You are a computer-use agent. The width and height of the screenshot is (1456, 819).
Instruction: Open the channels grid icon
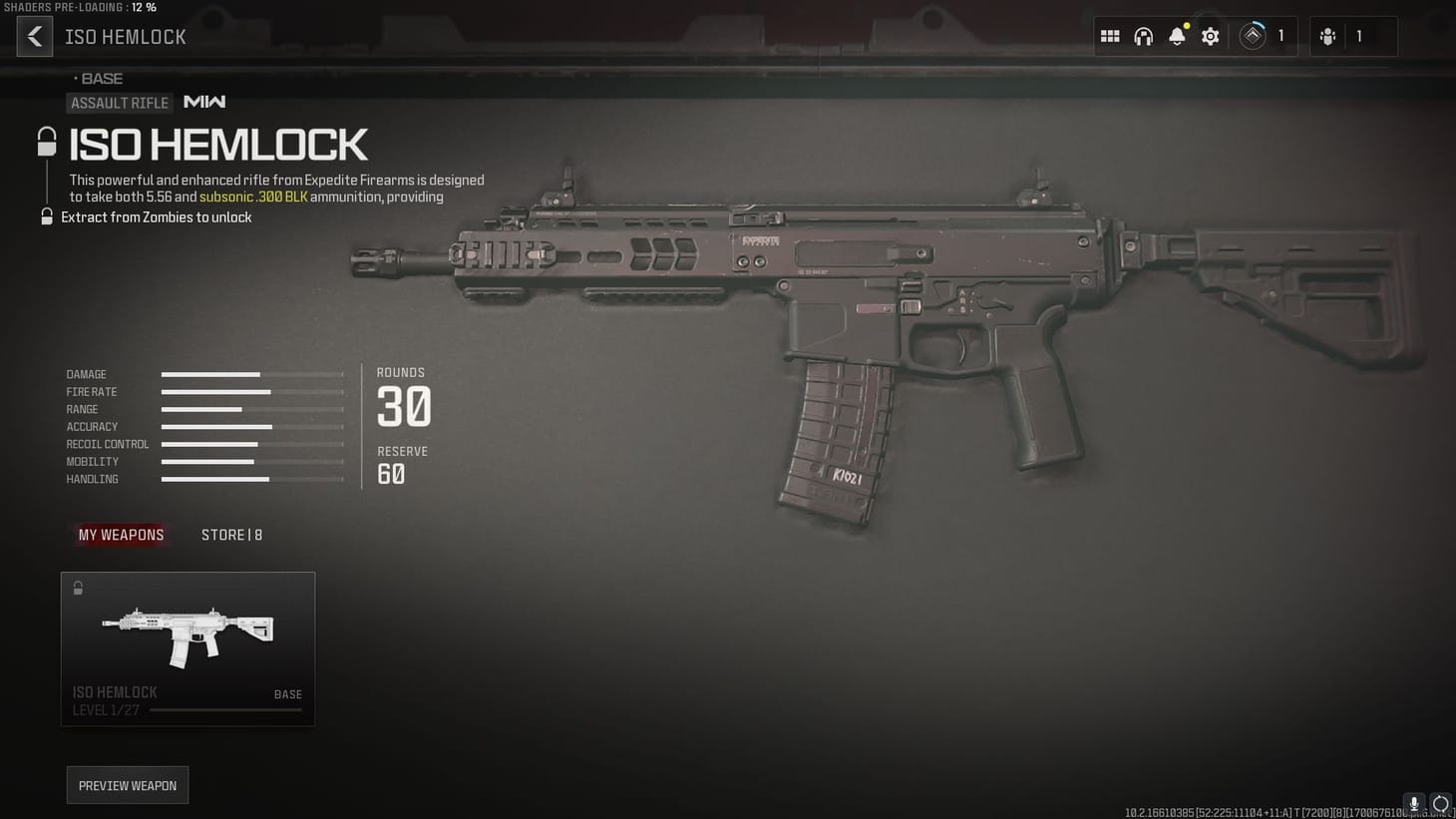point(1109,36)
